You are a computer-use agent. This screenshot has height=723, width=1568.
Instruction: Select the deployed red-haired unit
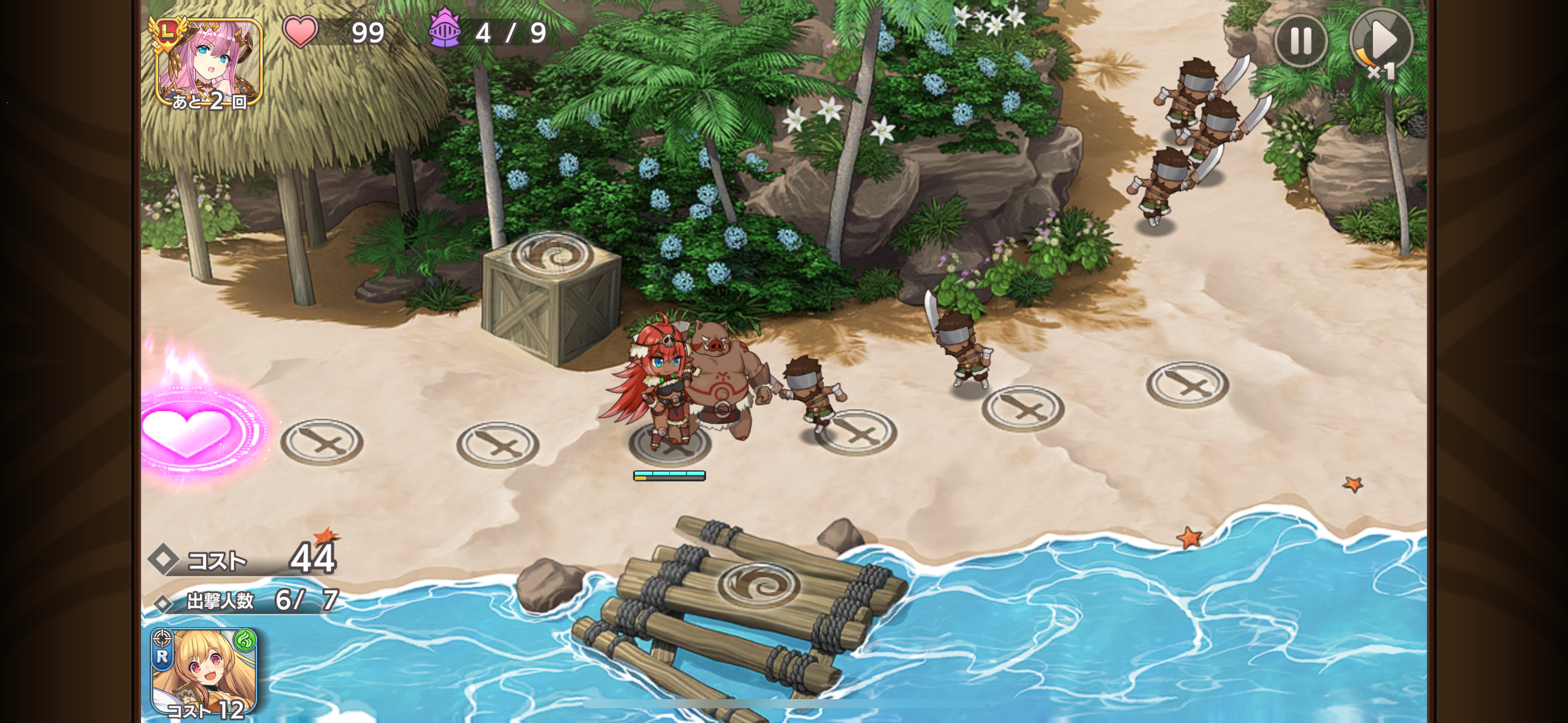pos(659,386)
